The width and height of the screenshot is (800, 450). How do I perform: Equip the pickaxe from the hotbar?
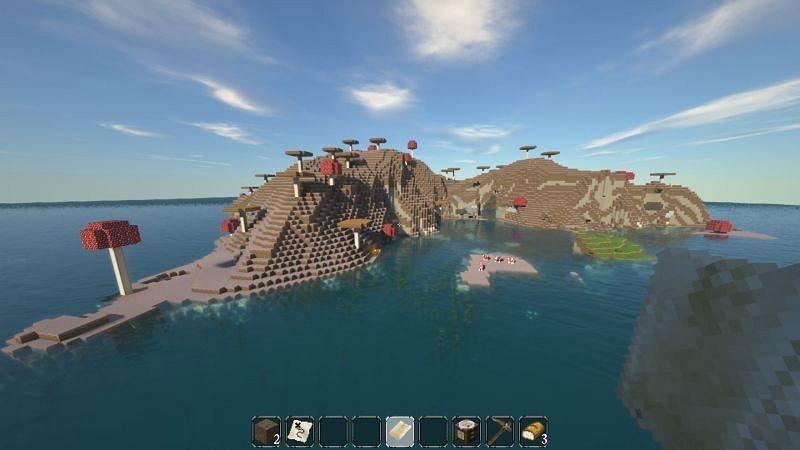pyautogui.click(x=500, y=431)
